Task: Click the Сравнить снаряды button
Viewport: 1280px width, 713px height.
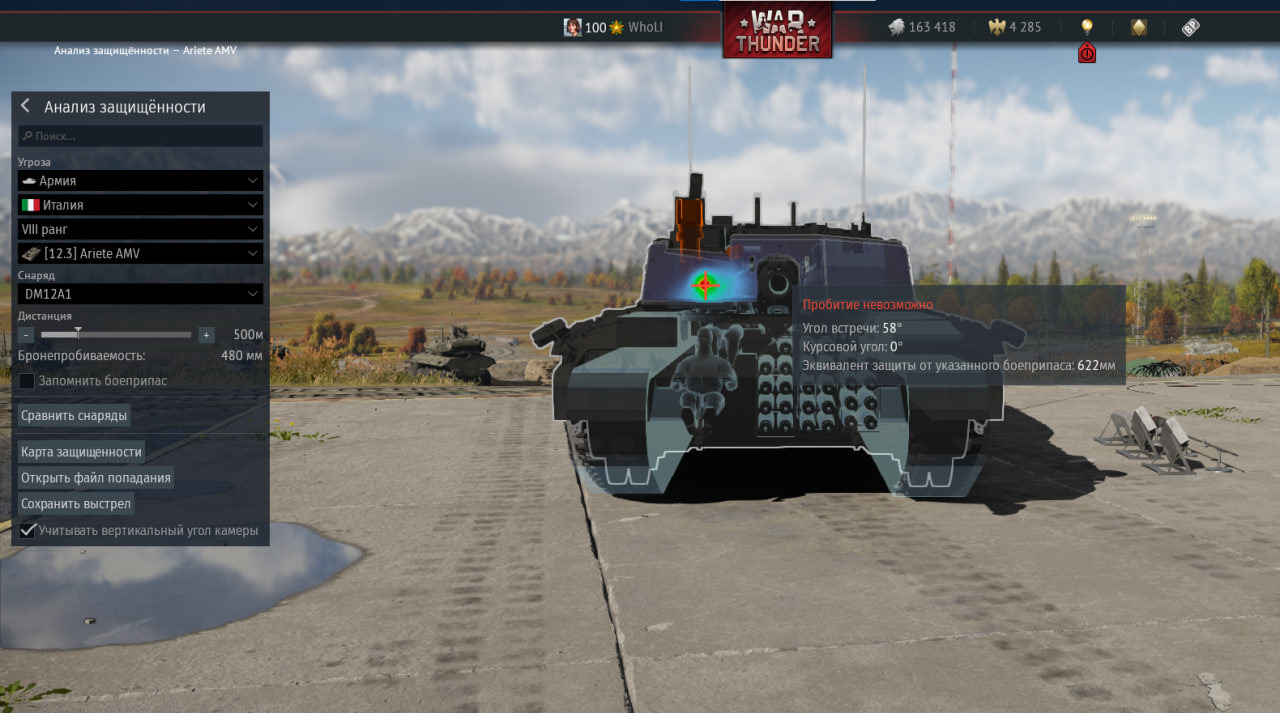Action: tap(75, 415)
